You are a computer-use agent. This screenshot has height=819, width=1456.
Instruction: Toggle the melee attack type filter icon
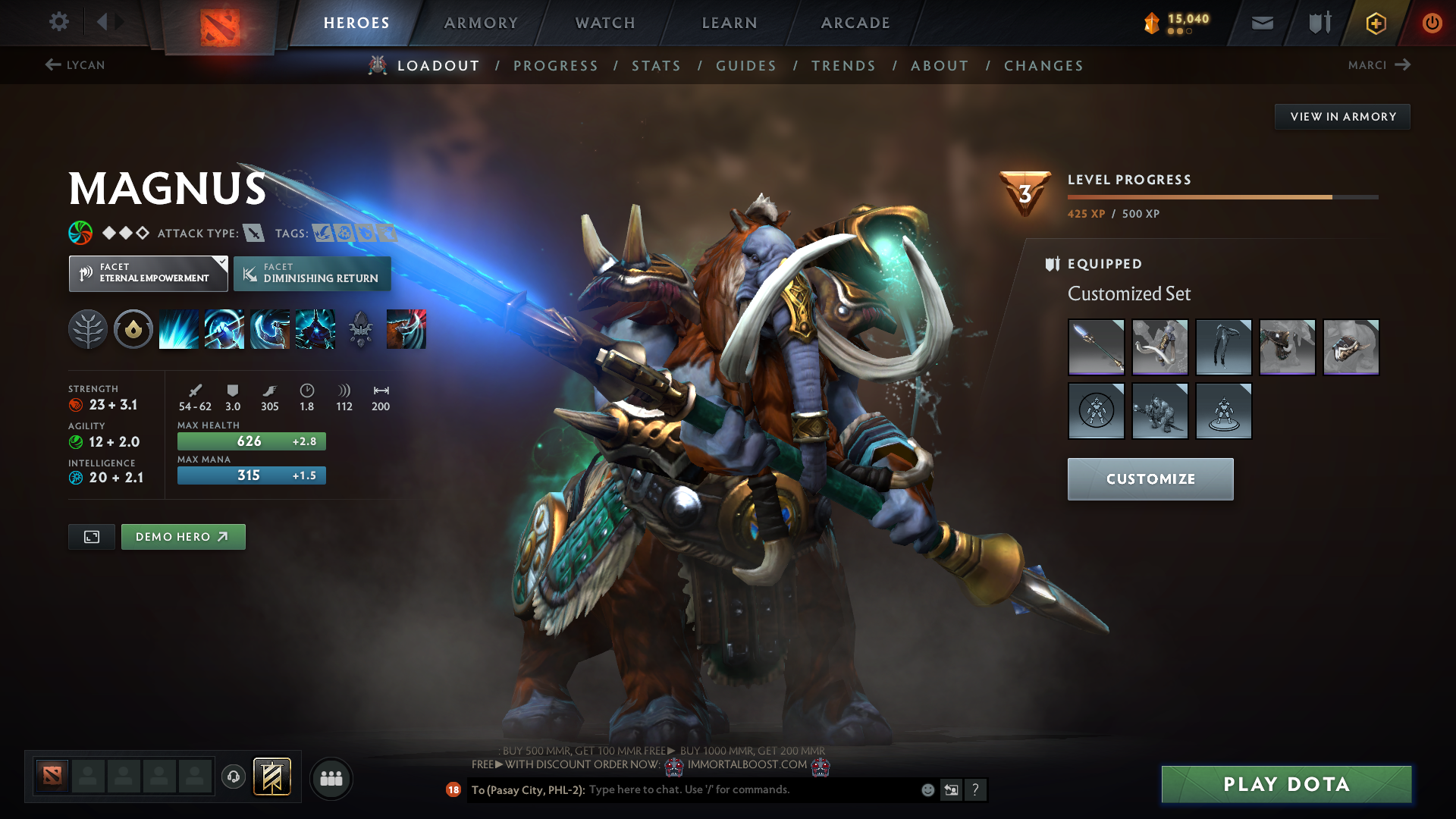(253, 233)
